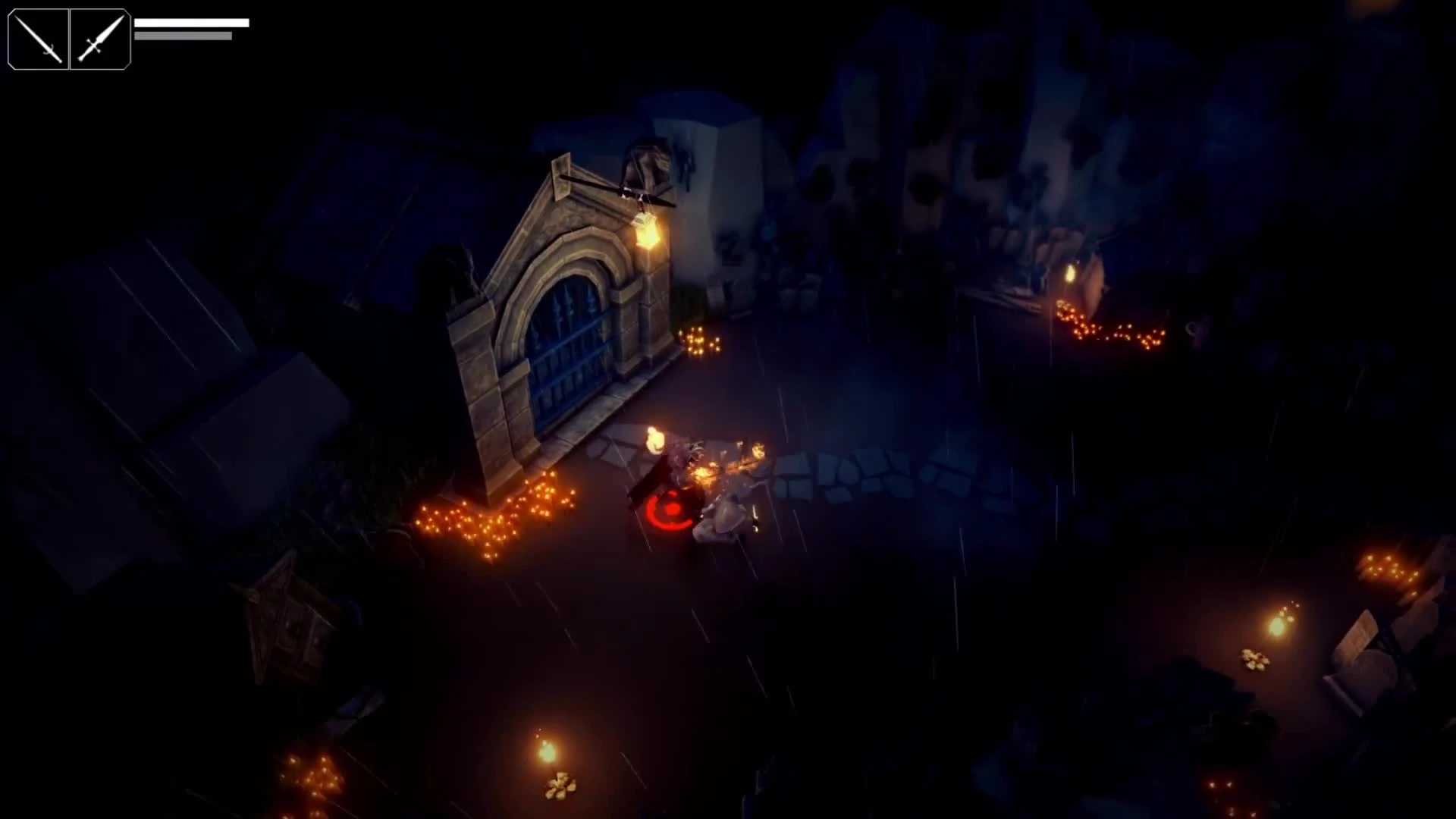Click the gray stamina bar below the health bar

[x=182, y=35]
